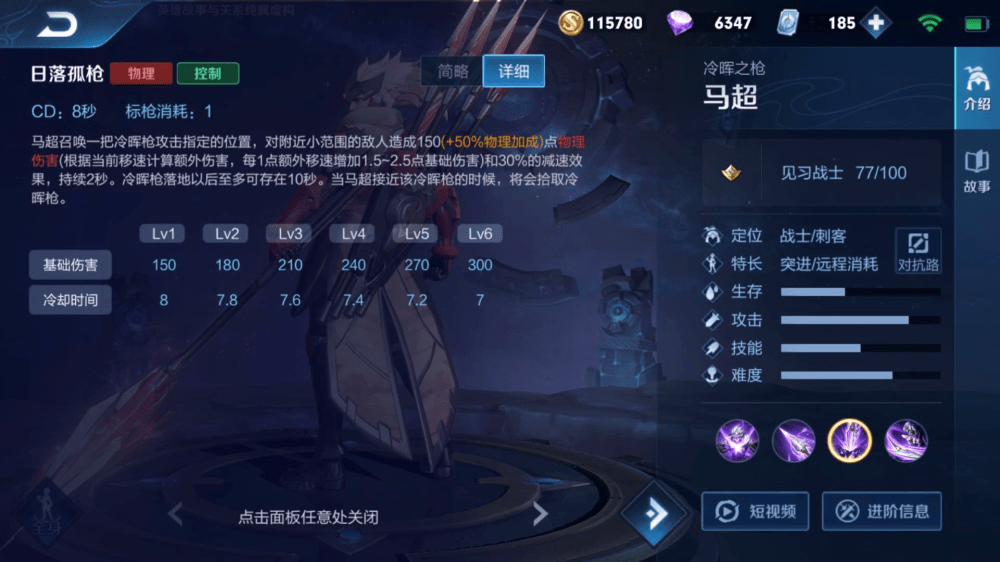Click the purple diamond currency icon

(680, 22)
